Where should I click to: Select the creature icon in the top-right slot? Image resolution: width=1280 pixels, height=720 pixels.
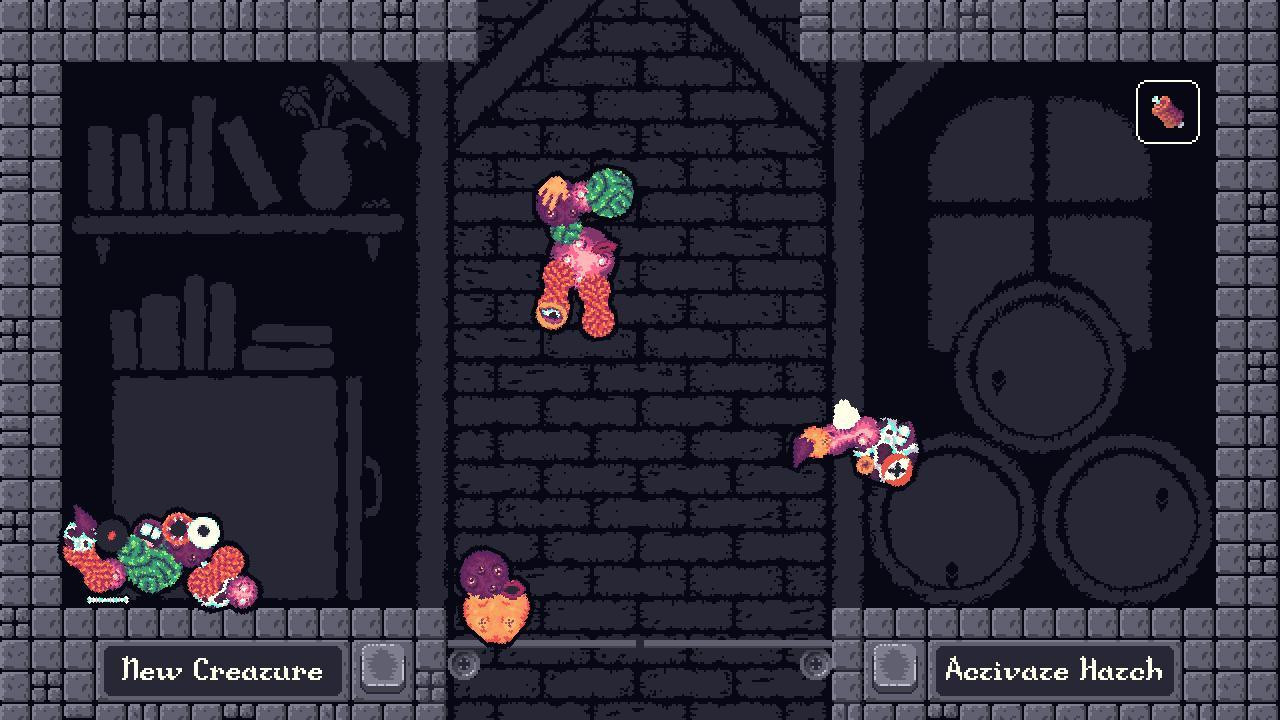pos(1167,113)
